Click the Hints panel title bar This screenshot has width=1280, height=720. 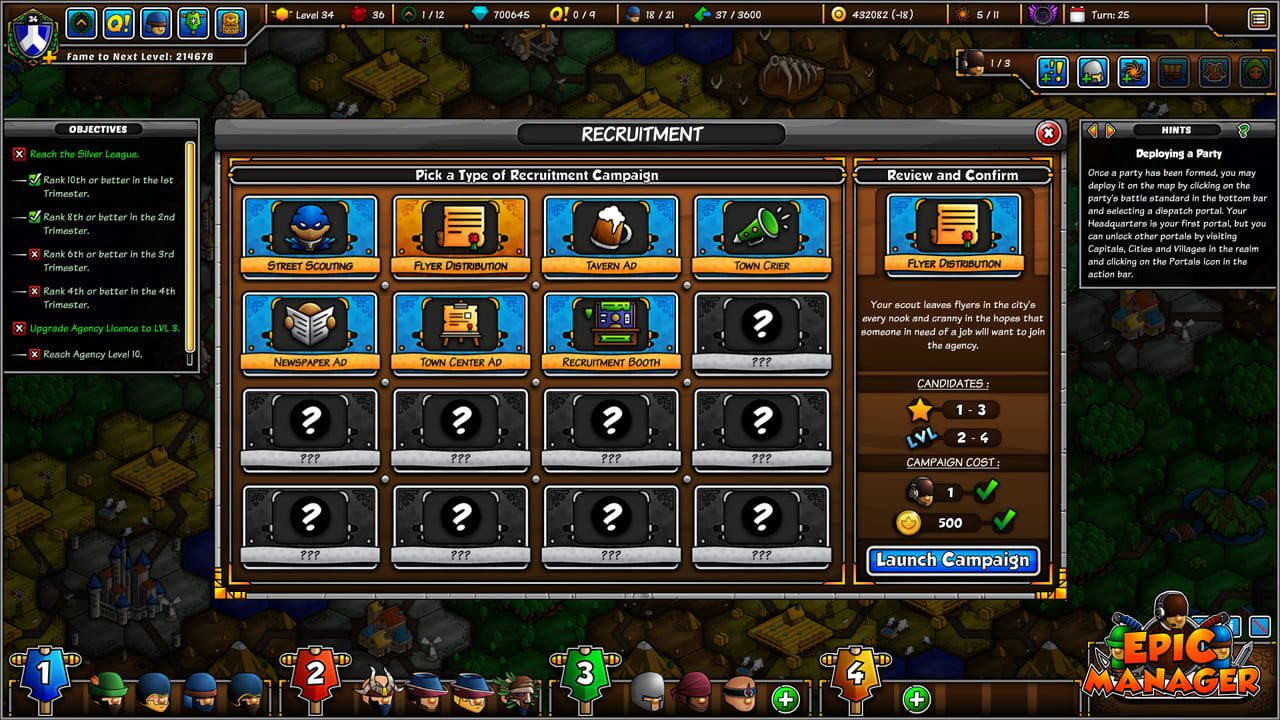[1178, 130]
